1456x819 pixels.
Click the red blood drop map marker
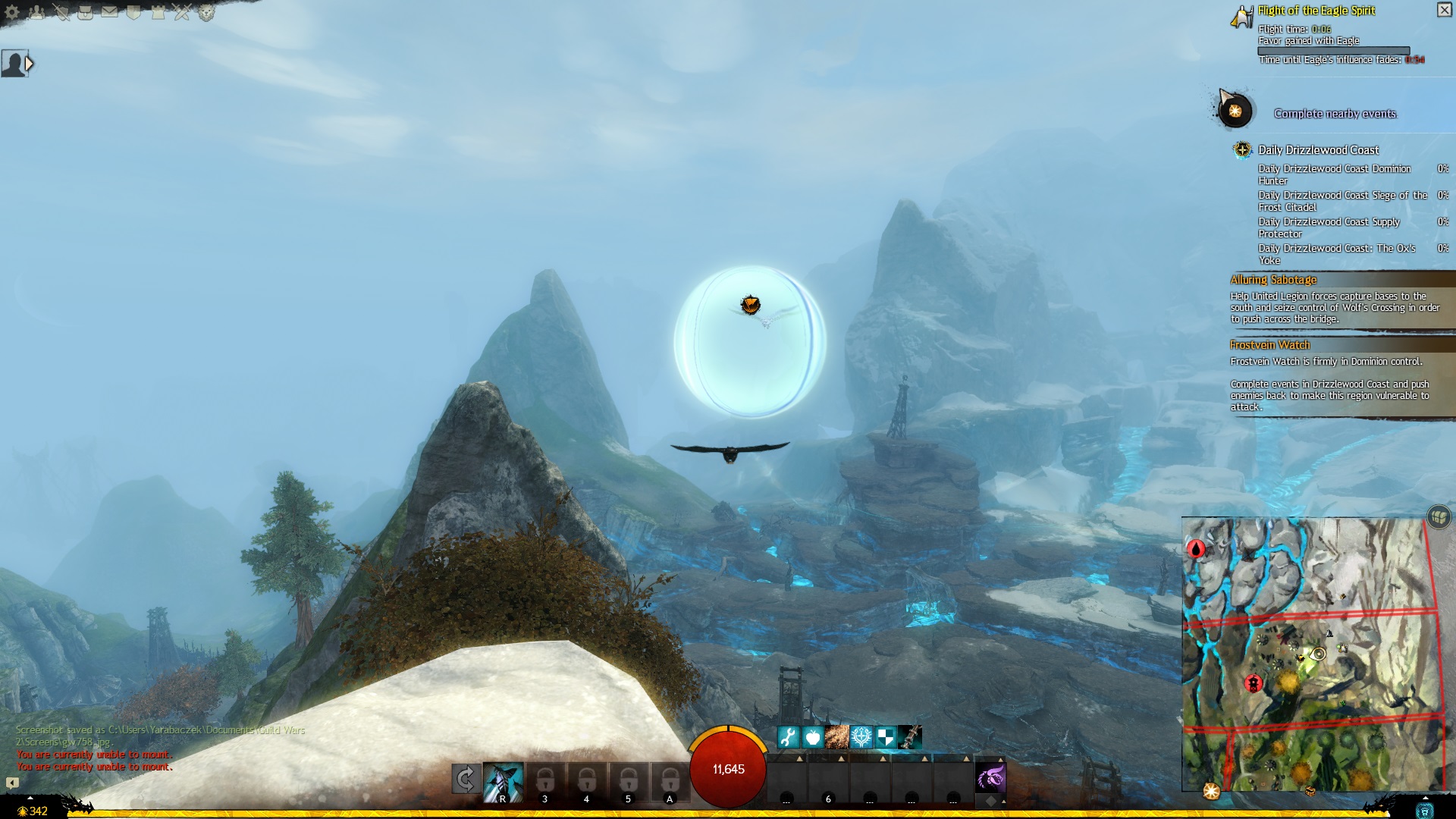(1197, 548)
